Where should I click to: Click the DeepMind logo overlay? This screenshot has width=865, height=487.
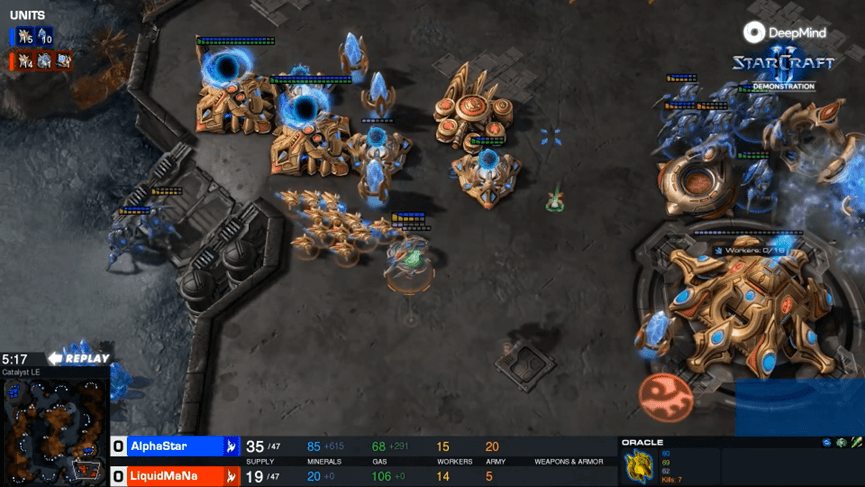785,33
